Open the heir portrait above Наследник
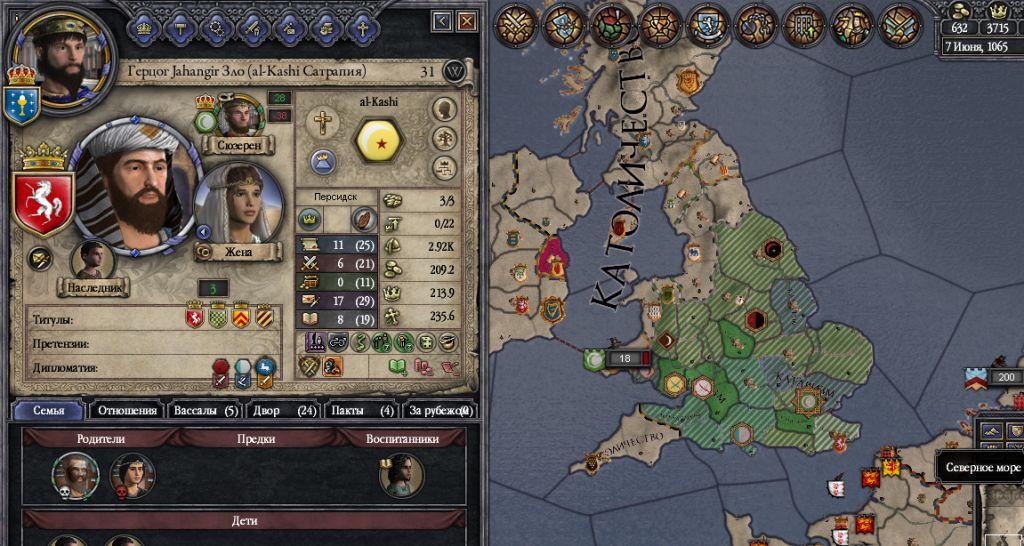Image resolution: width=1024 pixels, height=546 pixels. [x=92, y=260]
